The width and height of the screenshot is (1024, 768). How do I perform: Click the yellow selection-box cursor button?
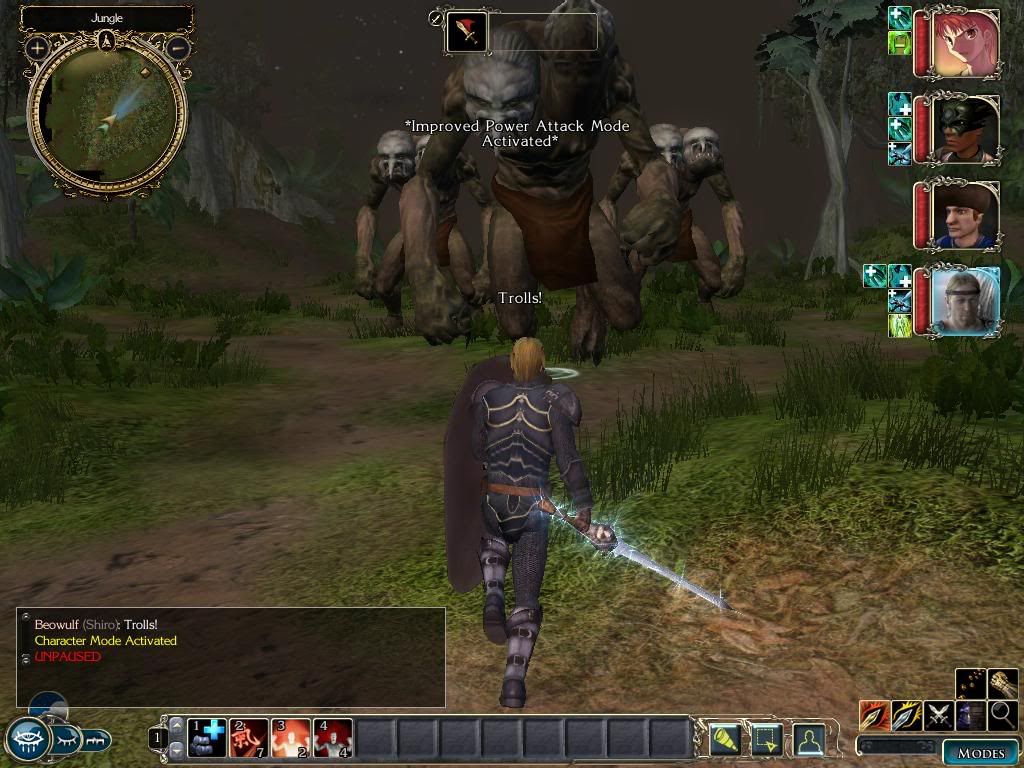click(x=766, y=738)
